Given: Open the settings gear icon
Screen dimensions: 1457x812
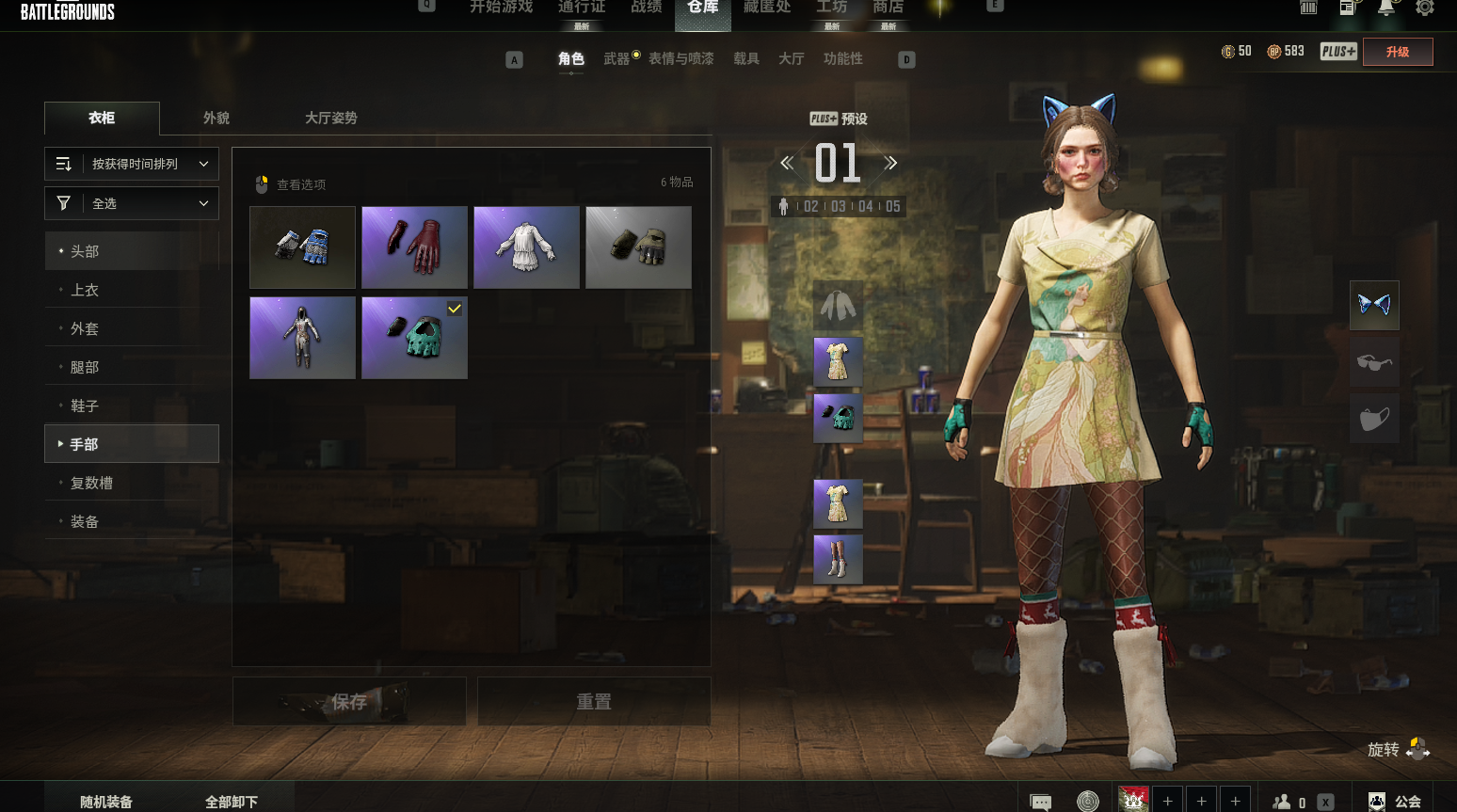Looking at the screenshot, I should [x=1425, y=8].
